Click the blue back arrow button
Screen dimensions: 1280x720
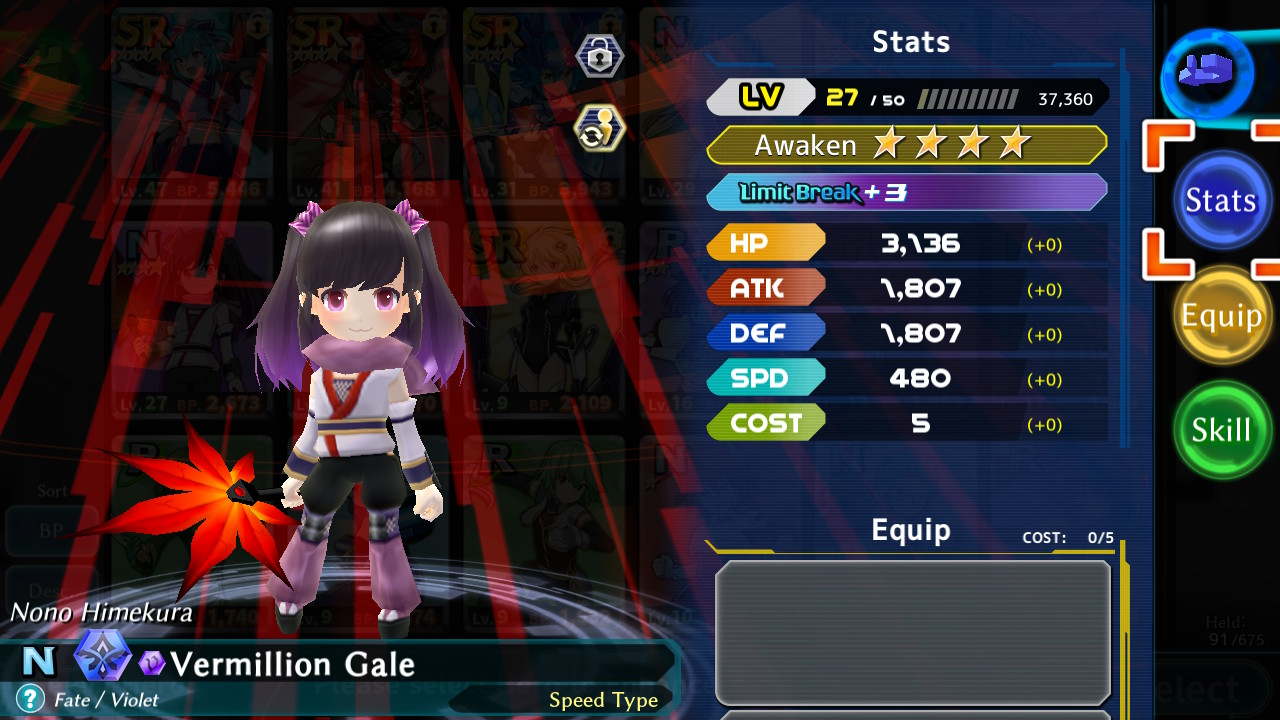1209,73
